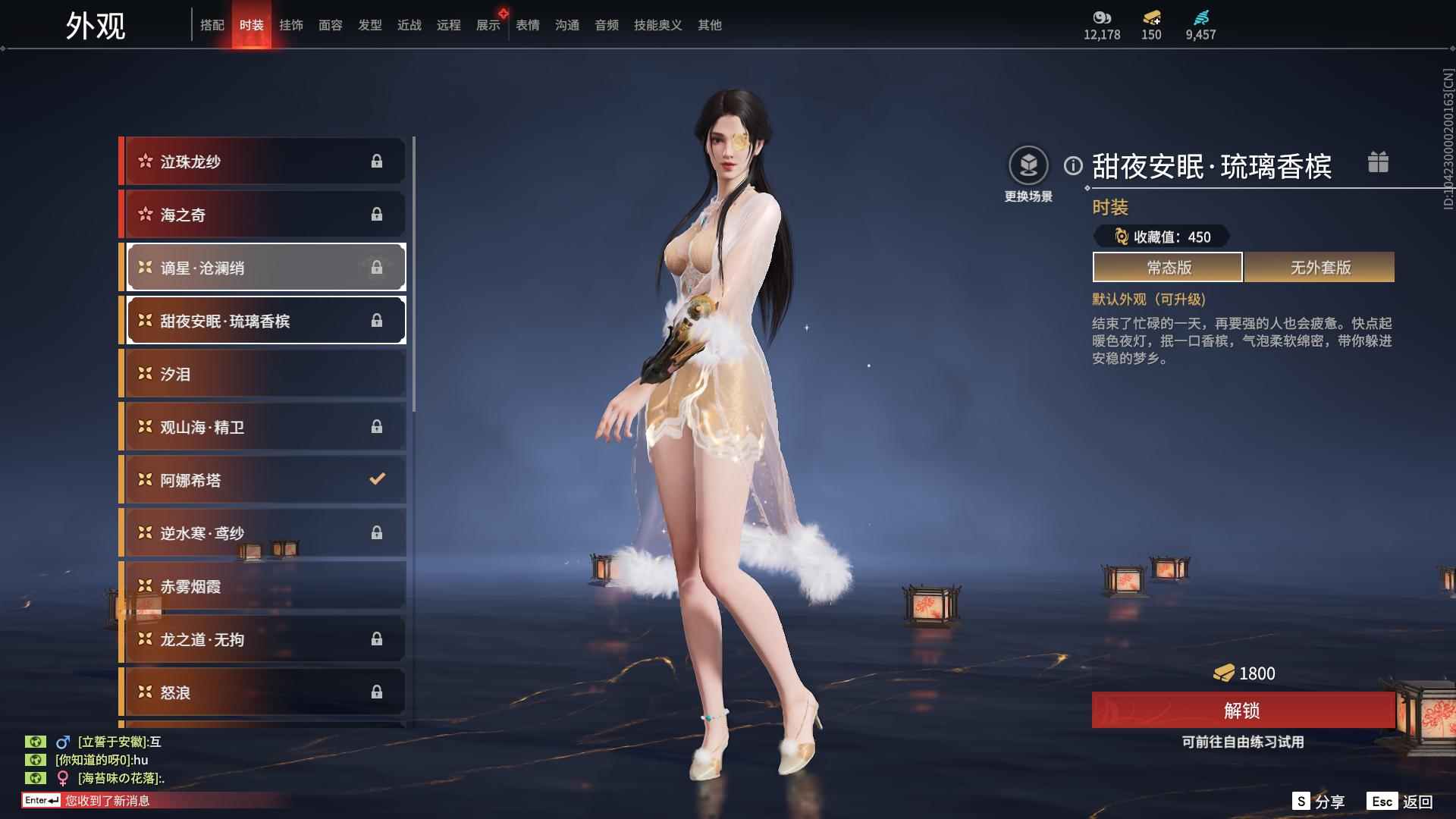Switch to the 无外套版 version

1319,267
